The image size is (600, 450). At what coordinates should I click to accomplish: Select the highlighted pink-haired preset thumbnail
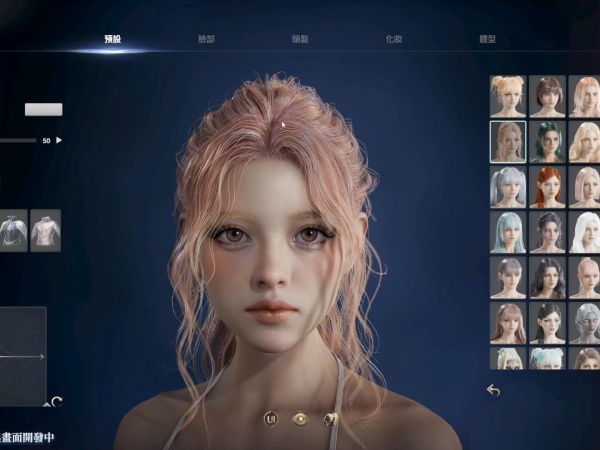[x=508, y=142]
